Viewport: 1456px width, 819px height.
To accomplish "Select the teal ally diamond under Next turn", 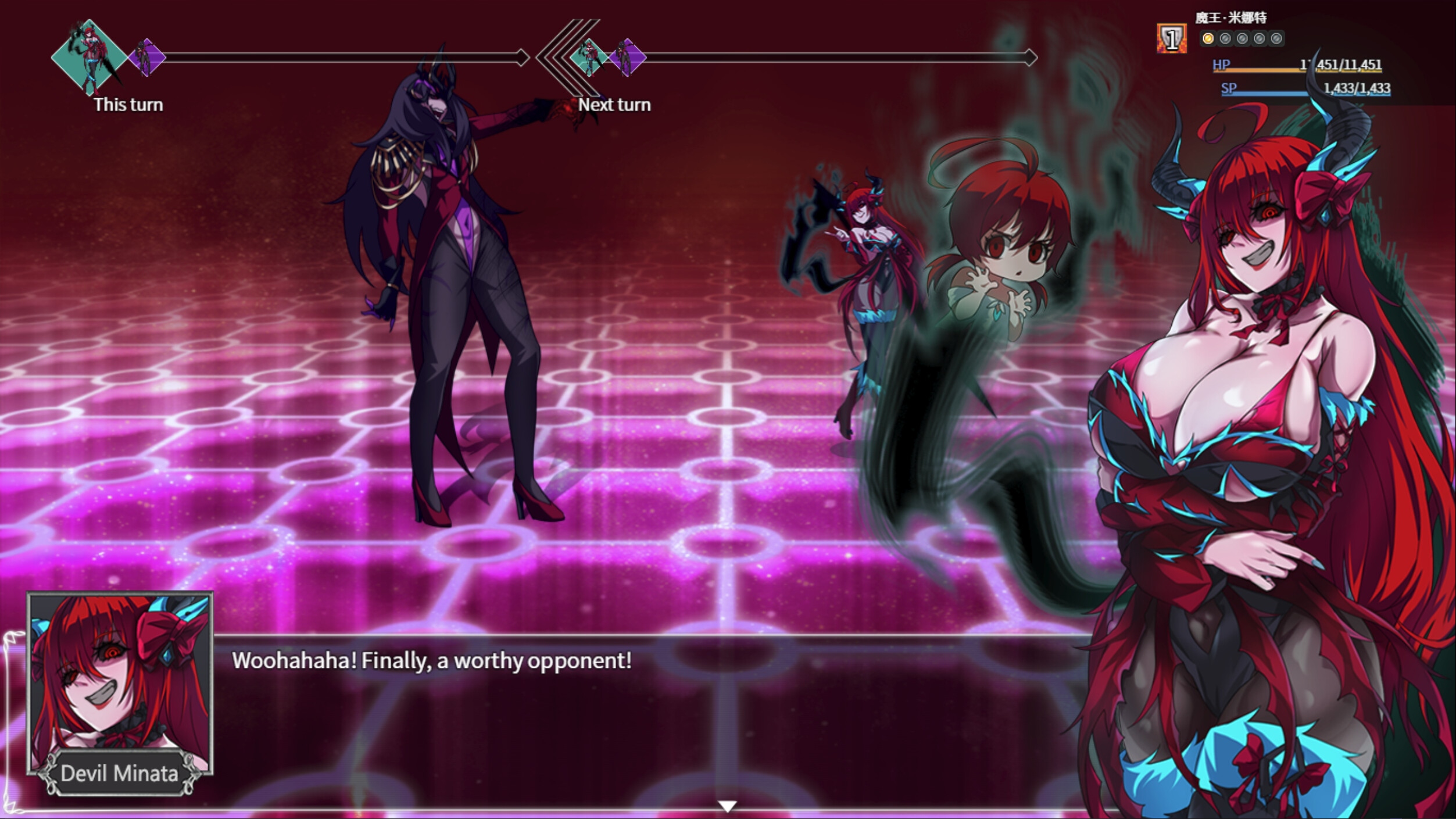I will tap(589, 59).
